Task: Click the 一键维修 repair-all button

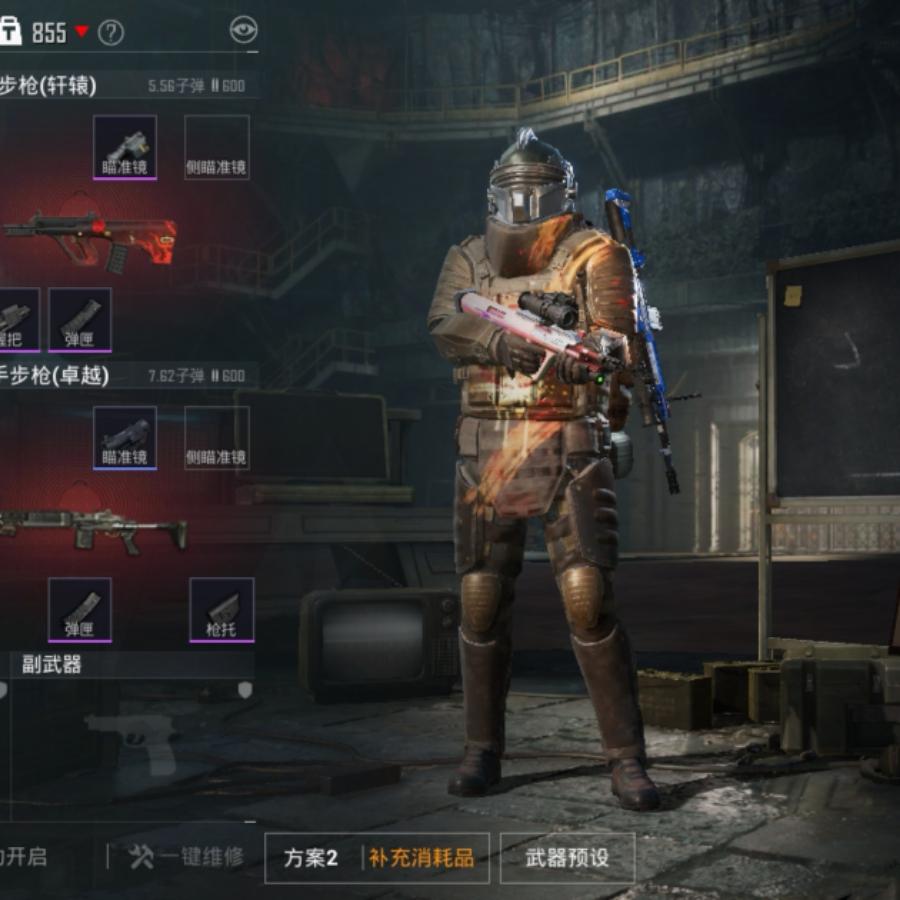Action: (187, 857)
